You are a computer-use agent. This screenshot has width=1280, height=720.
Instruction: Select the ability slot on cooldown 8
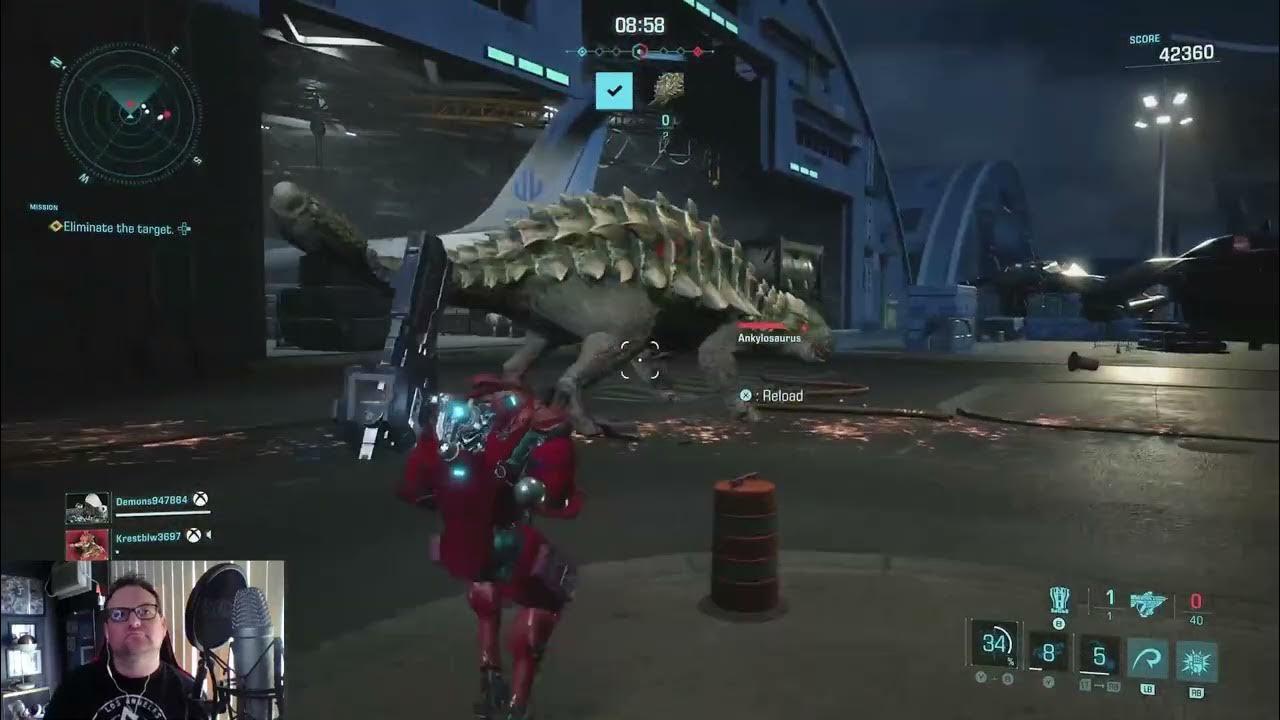tap(1049, 655)
